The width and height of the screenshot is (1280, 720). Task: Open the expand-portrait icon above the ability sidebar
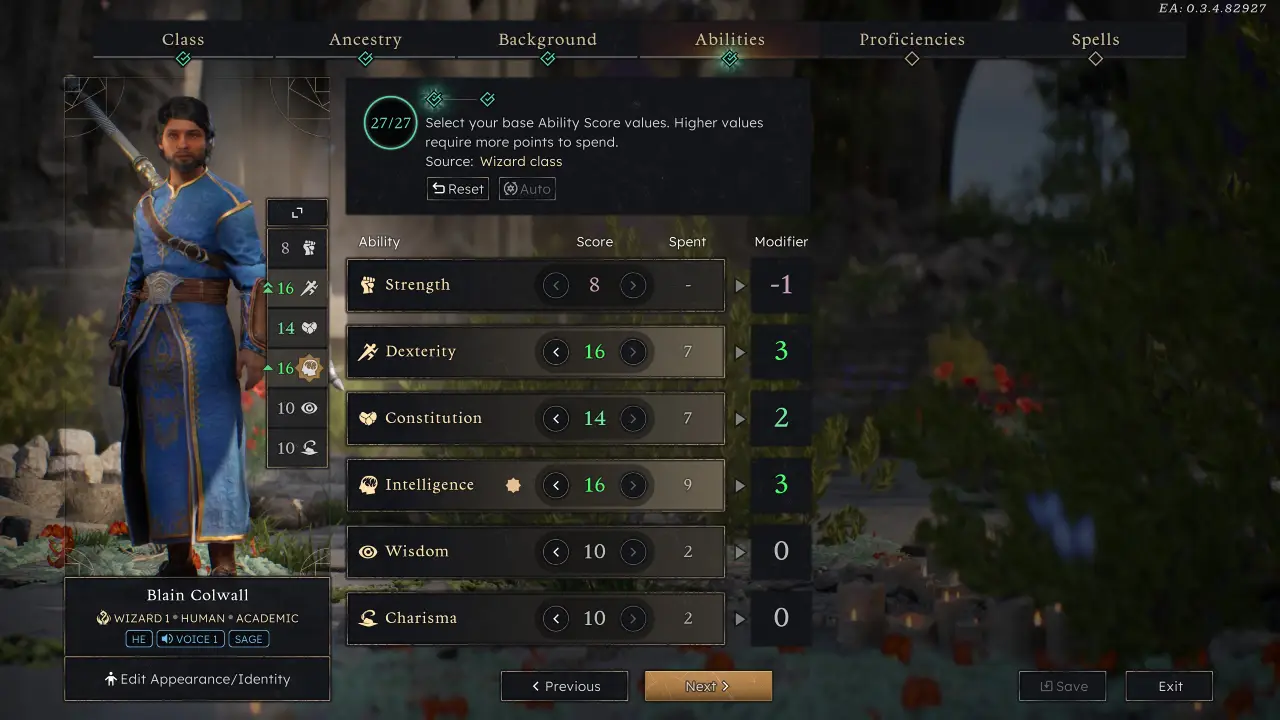296,212
